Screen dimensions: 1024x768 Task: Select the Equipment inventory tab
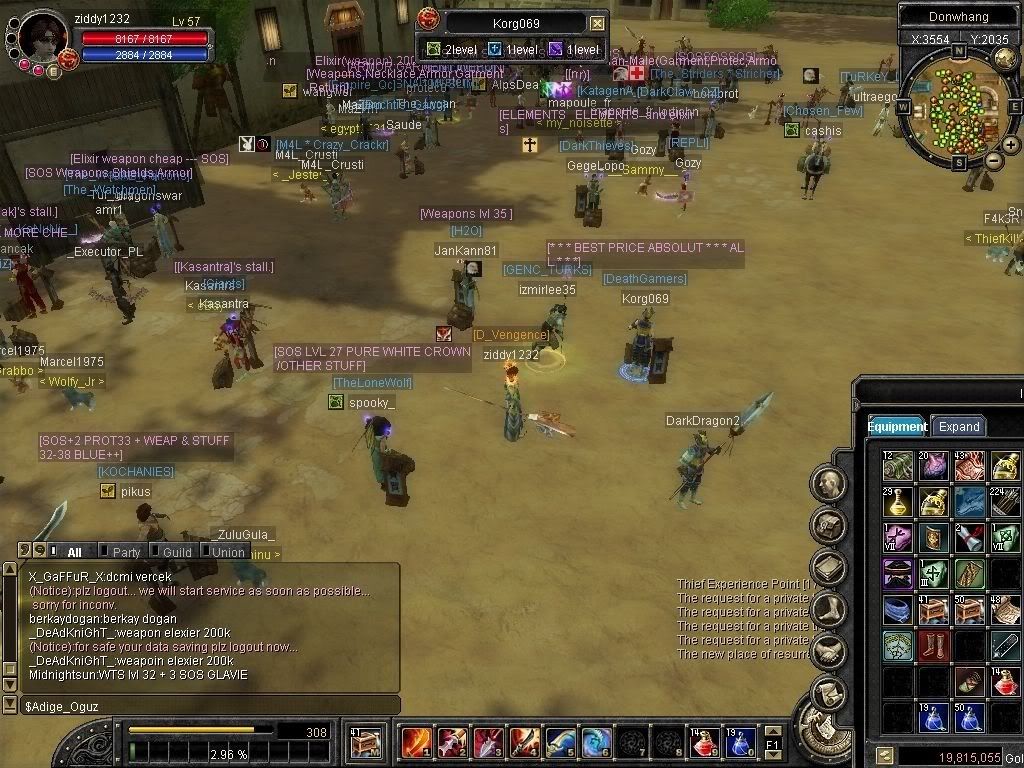tap(897, 426)
